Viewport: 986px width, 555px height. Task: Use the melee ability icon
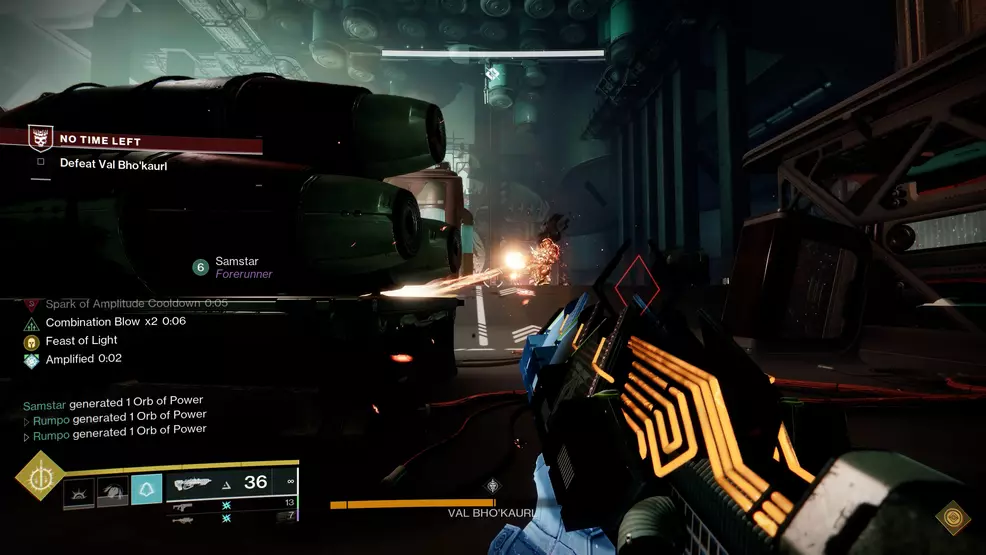click(112, 490)
